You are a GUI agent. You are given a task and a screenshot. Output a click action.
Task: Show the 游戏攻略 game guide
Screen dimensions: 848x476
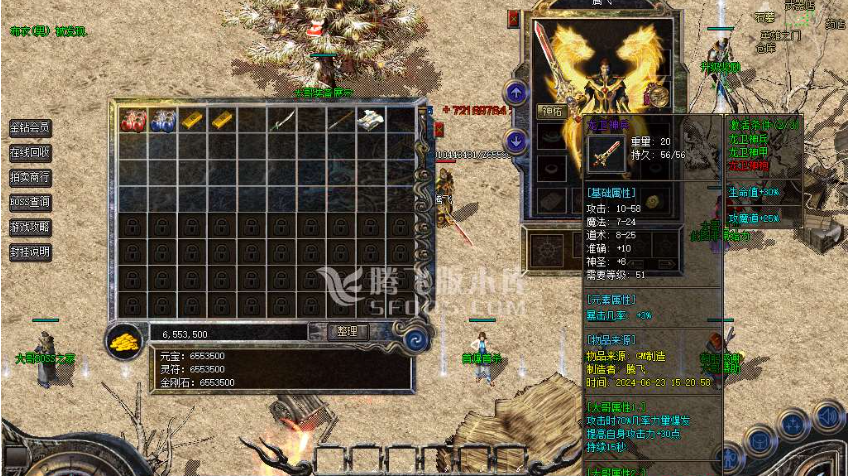click(30, 227)
